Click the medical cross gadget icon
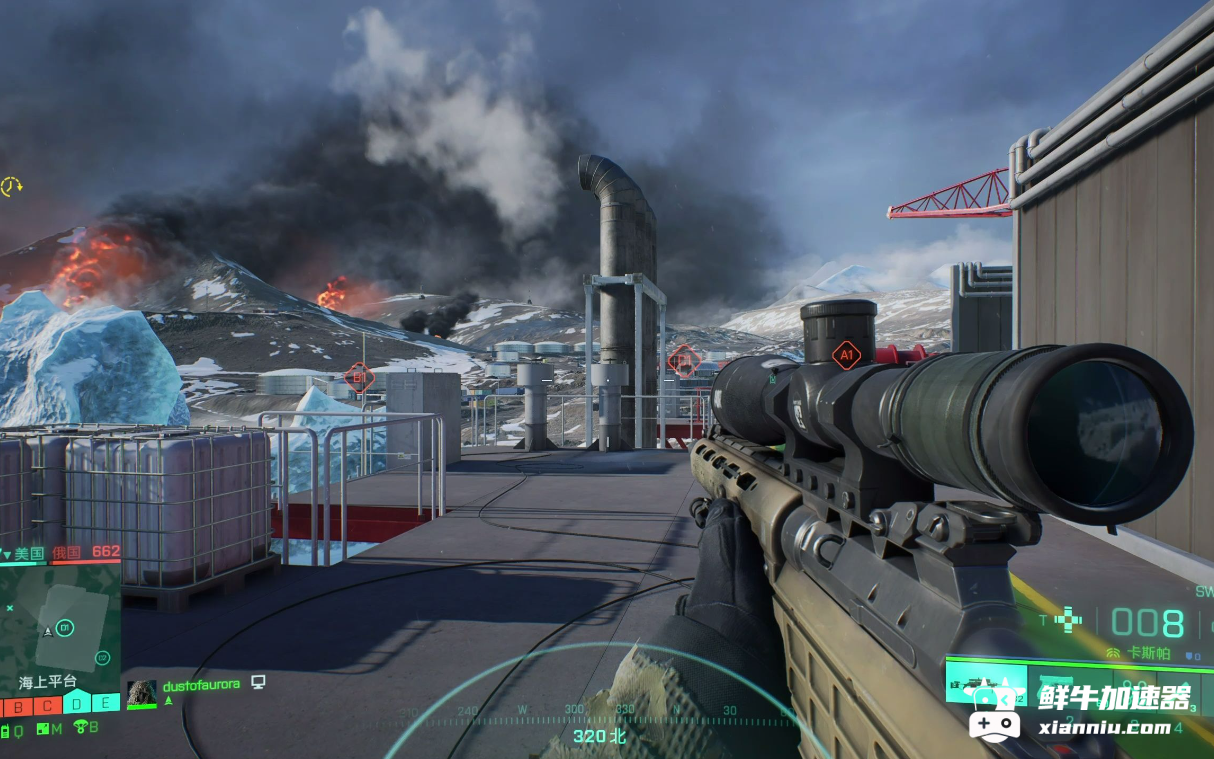Image resolution: width=1214 pixels, height=759 pixels. click(x=1068, y=620)
